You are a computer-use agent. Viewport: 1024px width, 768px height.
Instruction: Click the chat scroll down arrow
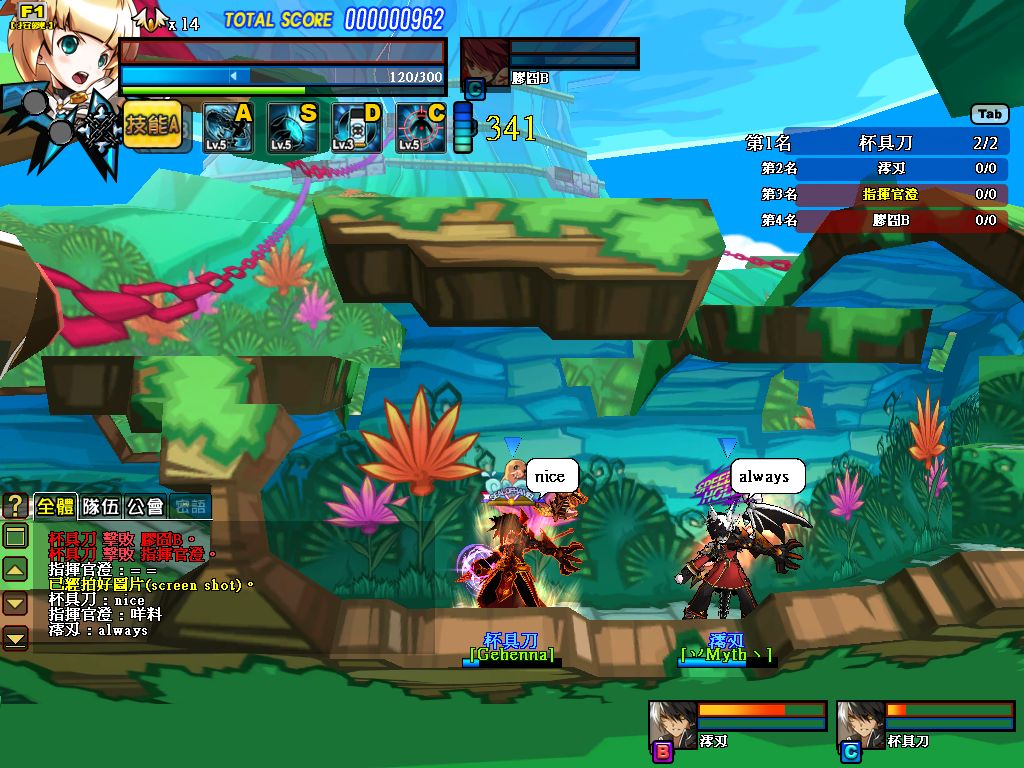(x=15, y=603)
